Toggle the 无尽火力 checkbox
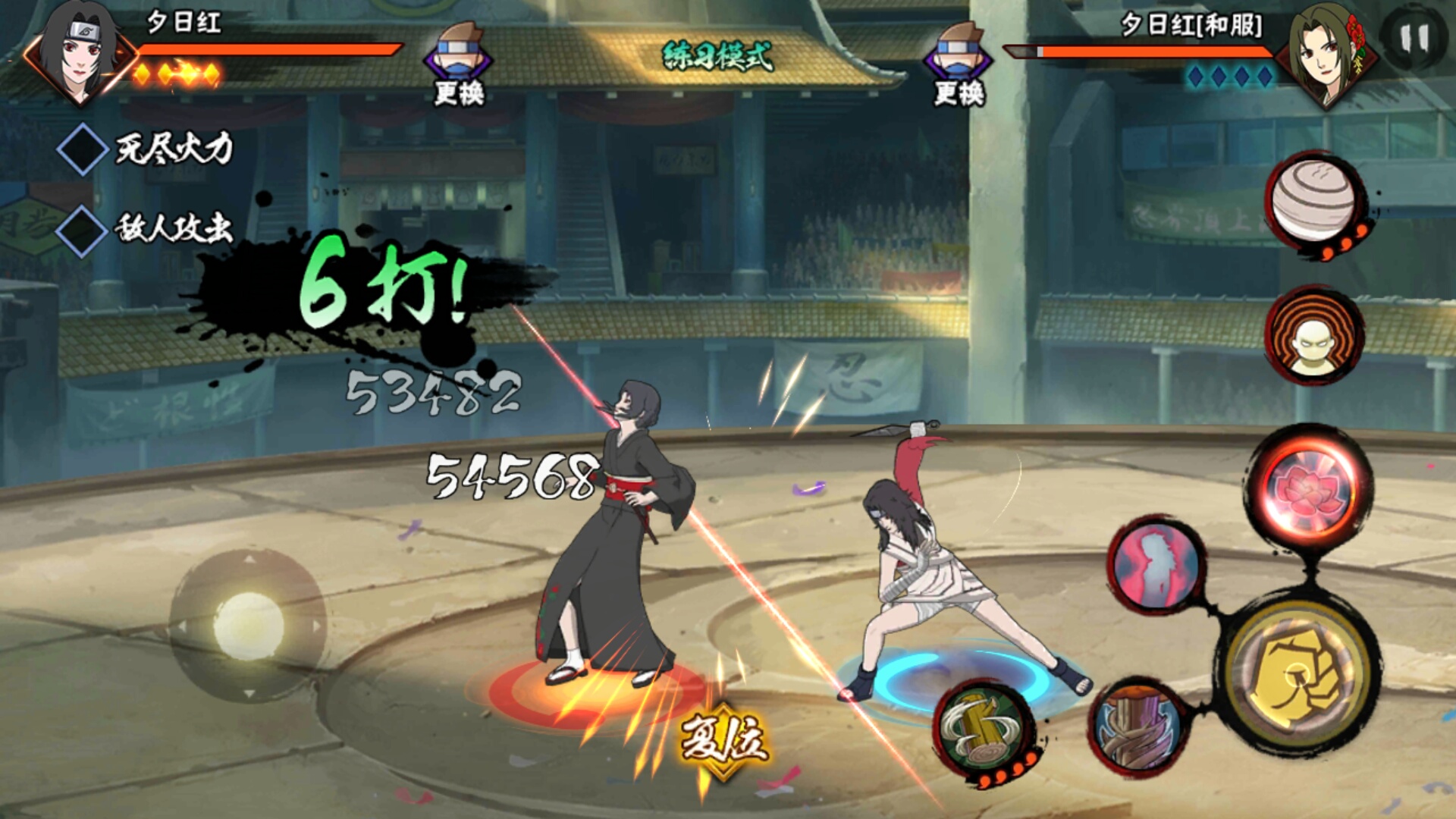Image resolution: width=1456 pixels, height=819 pixels. 82,149
